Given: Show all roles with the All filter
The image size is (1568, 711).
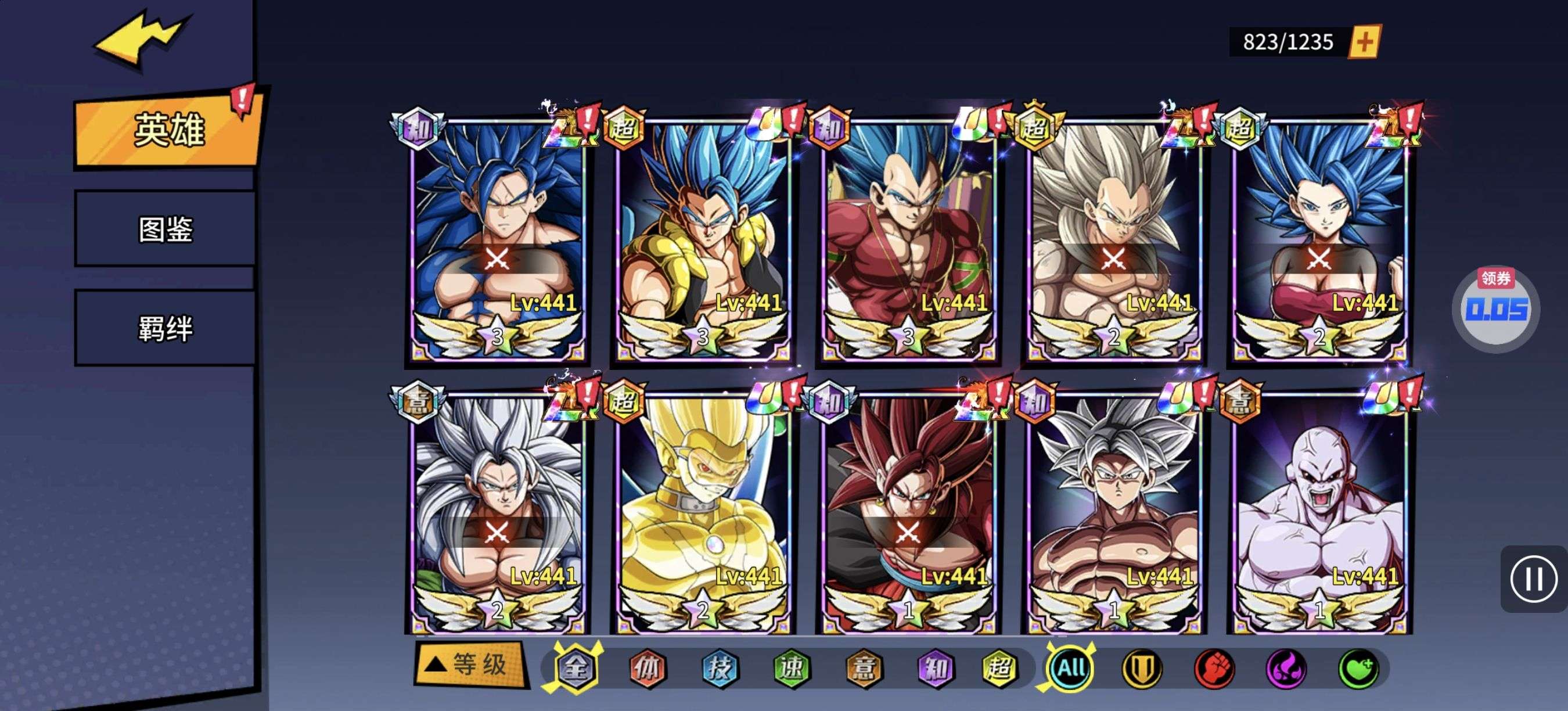Looking at the screenshot, I should (x=1071, y=669).
